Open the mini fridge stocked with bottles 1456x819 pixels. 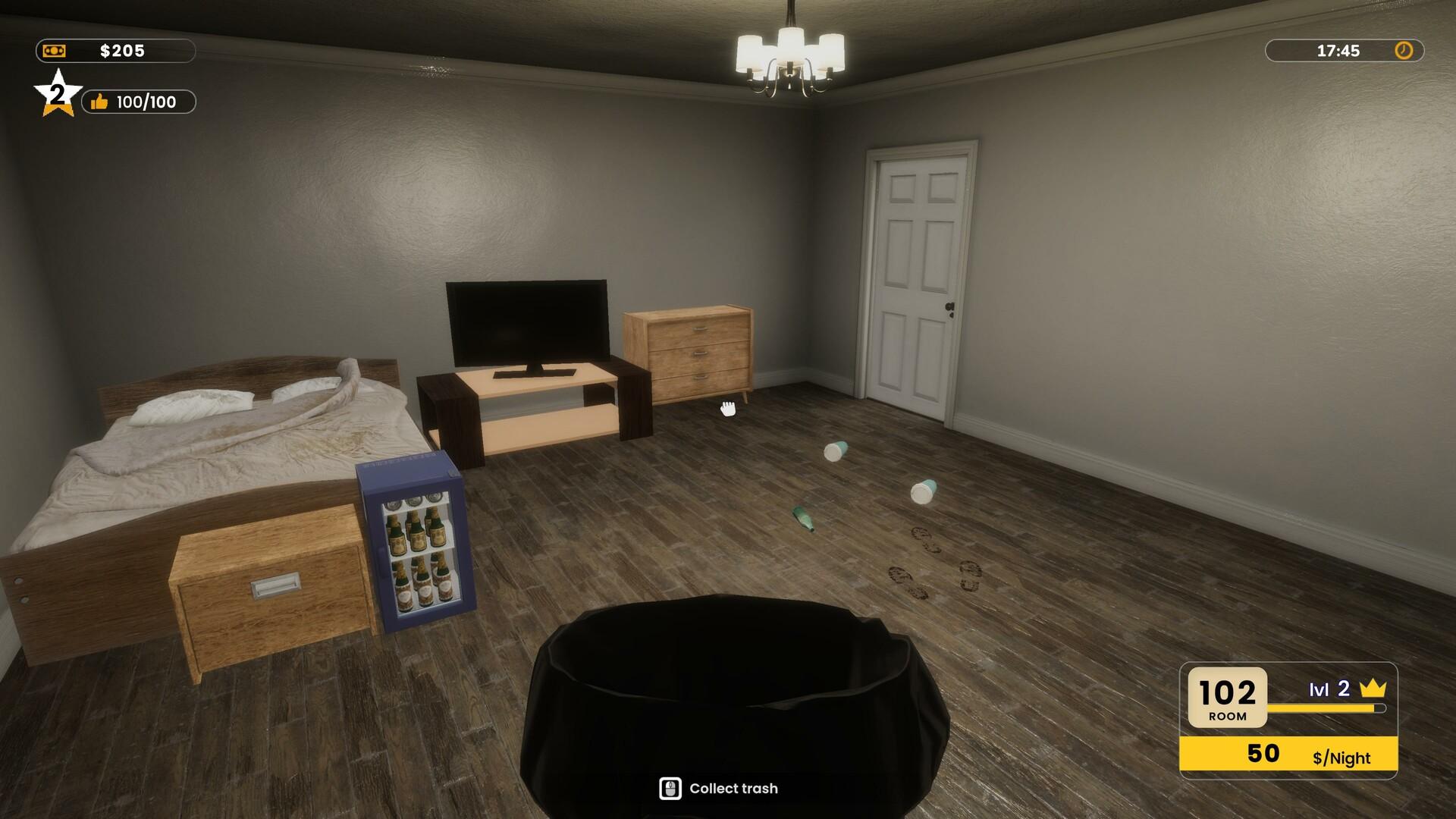[416, 546]
